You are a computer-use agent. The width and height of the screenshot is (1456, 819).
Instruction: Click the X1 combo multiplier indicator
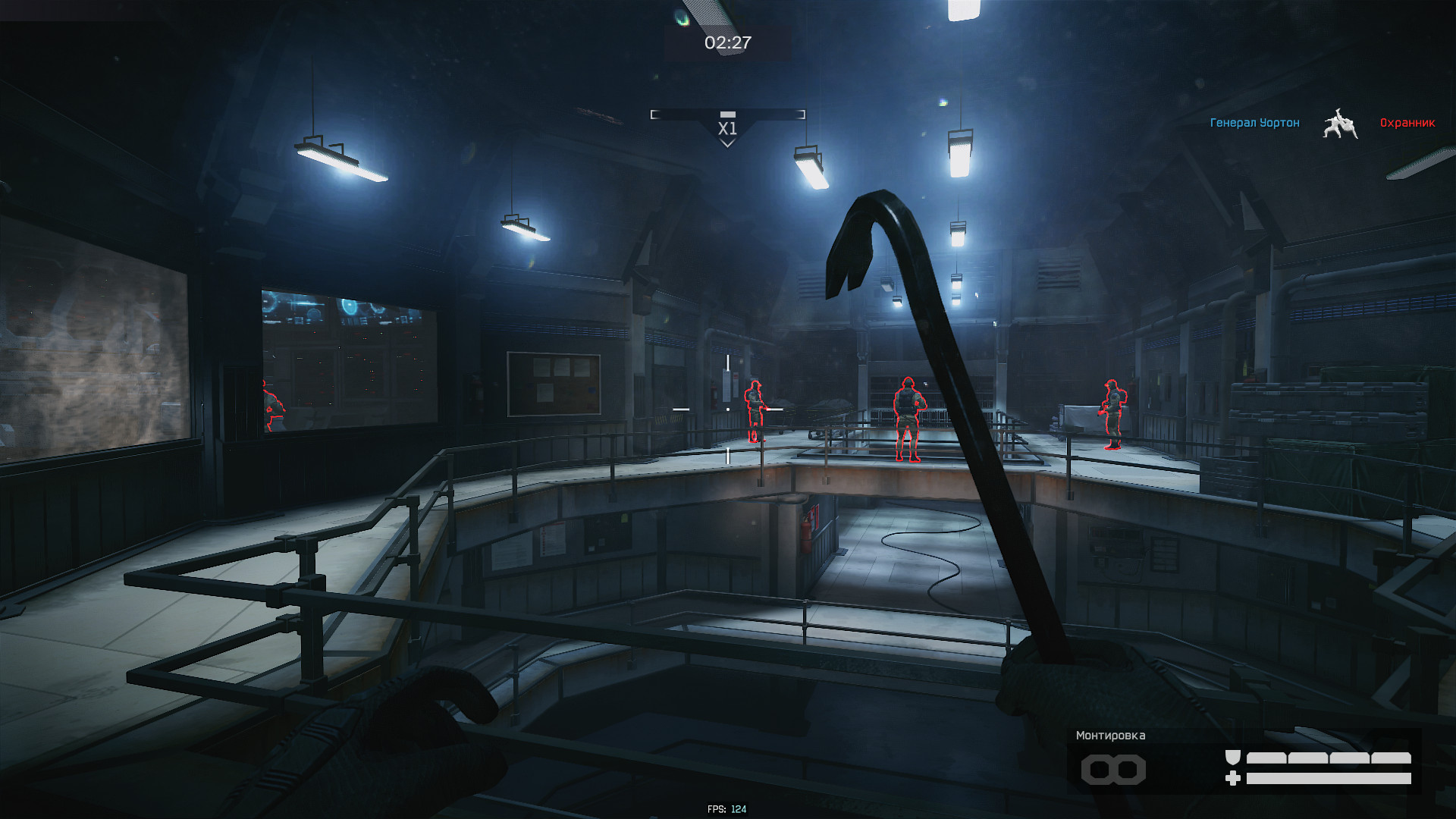pos(727,128)
